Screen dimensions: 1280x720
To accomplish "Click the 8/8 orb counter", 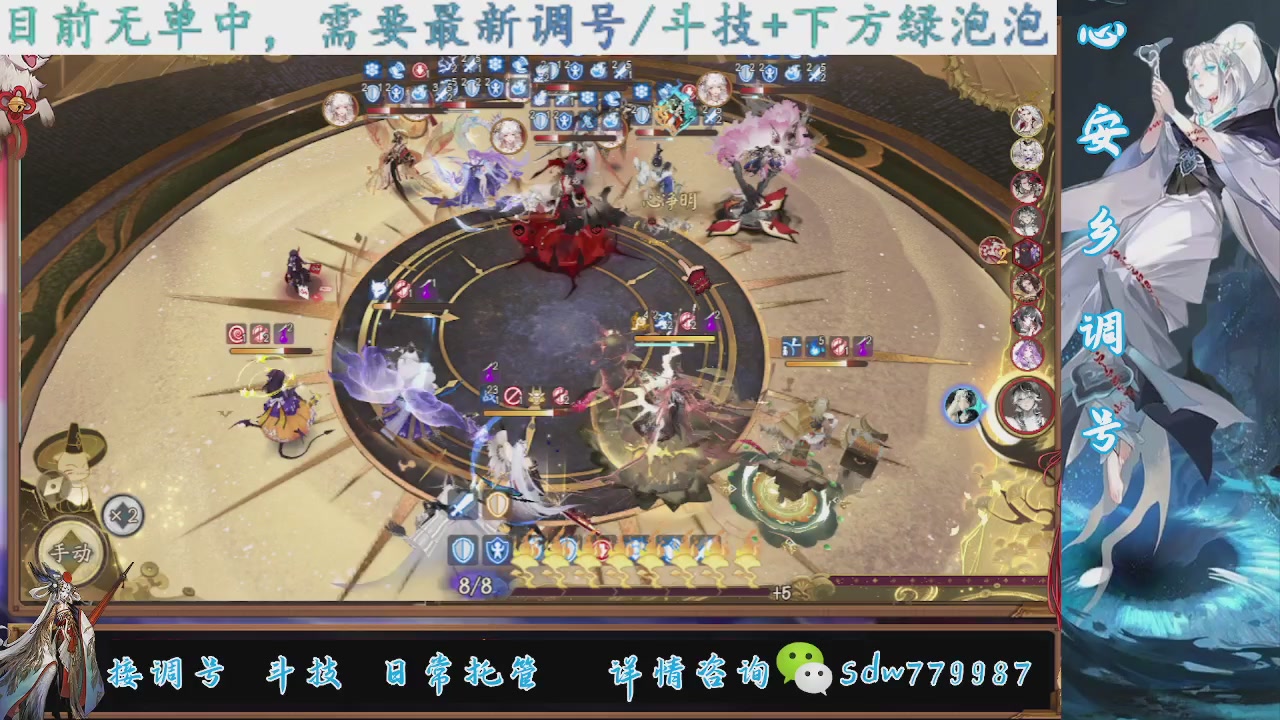I will 474,584.
